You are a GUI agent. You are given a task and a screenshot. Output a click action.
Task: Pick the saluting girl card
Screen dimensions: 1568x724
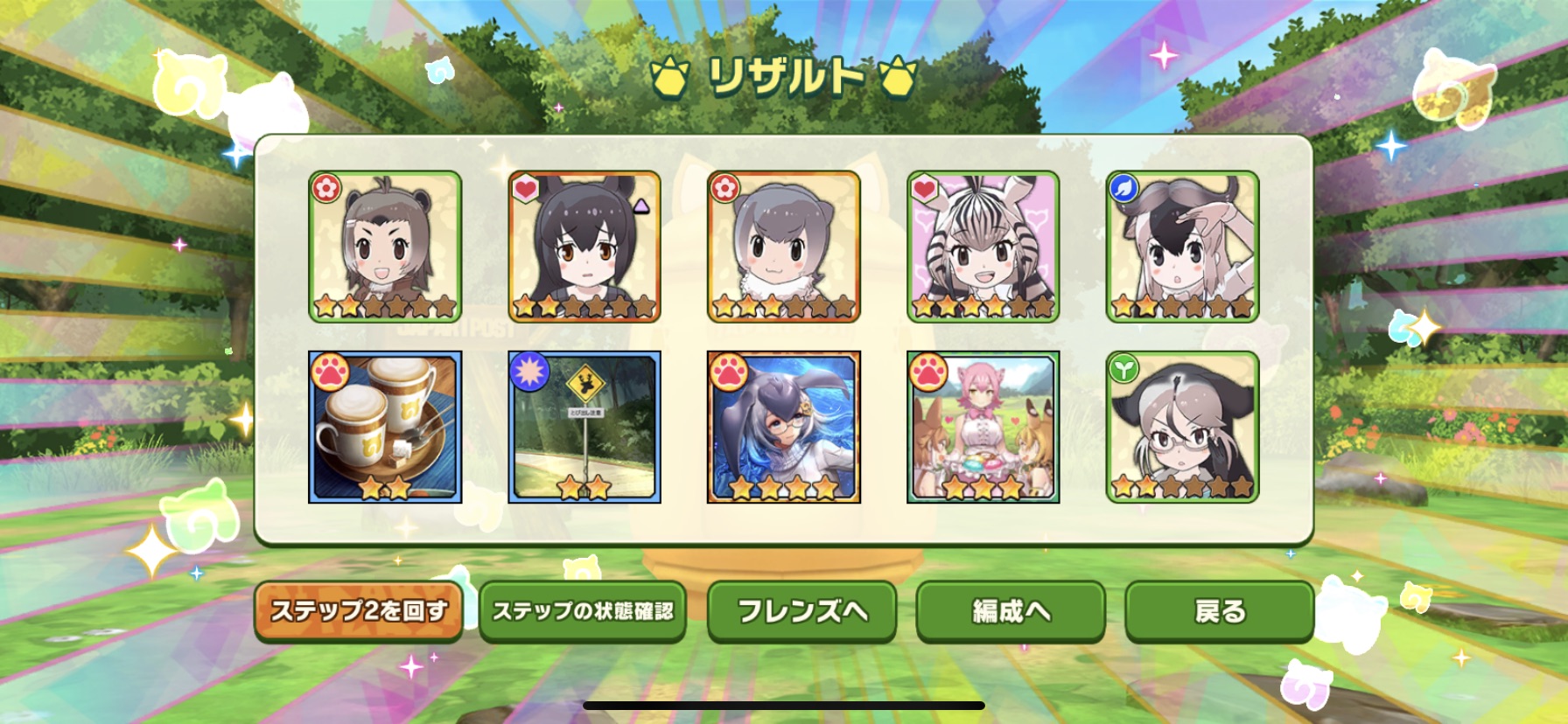[x=1182, y=247]
